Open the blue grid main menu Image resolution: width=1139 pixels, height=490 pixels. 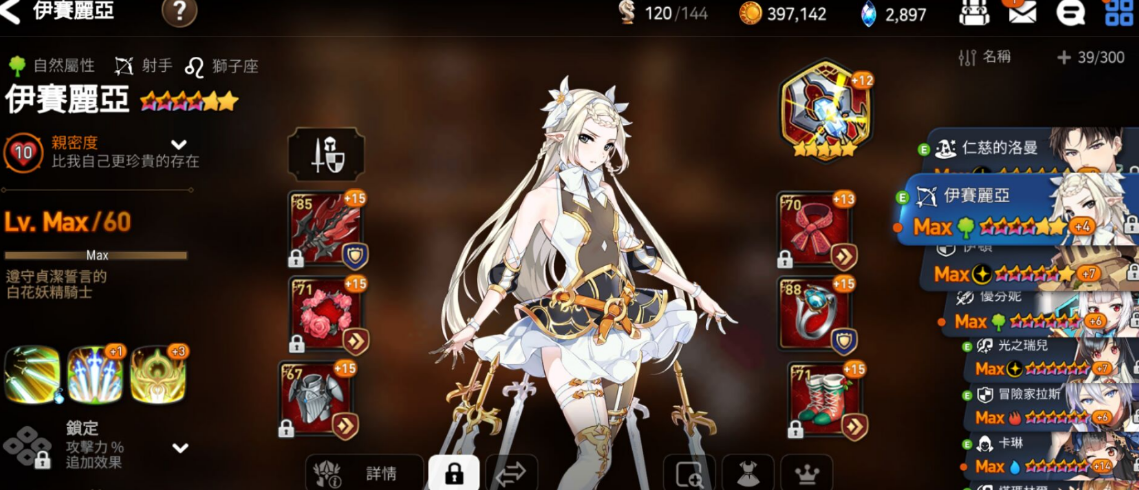pyautogui.click(x=1119, y=13)
